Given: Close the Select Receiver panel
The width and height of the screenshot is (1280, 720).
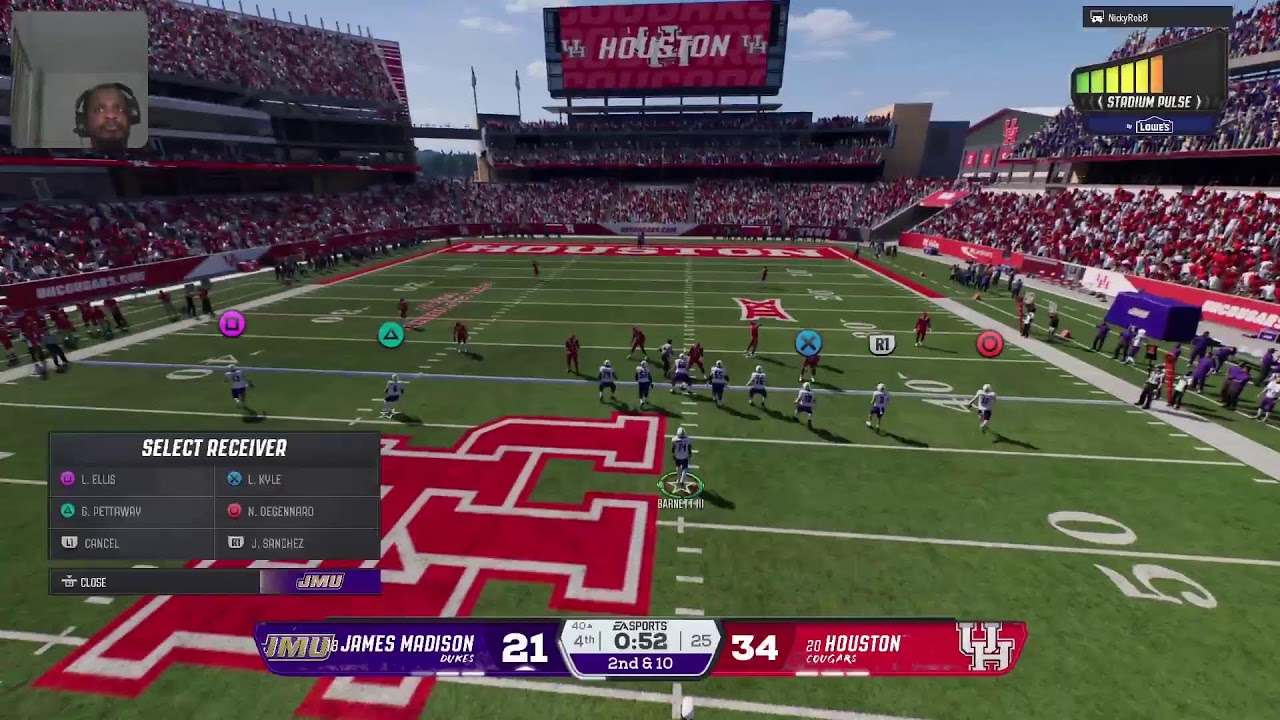Looking at the screenshot, I should pyautogui.click(x=92, y=582).
